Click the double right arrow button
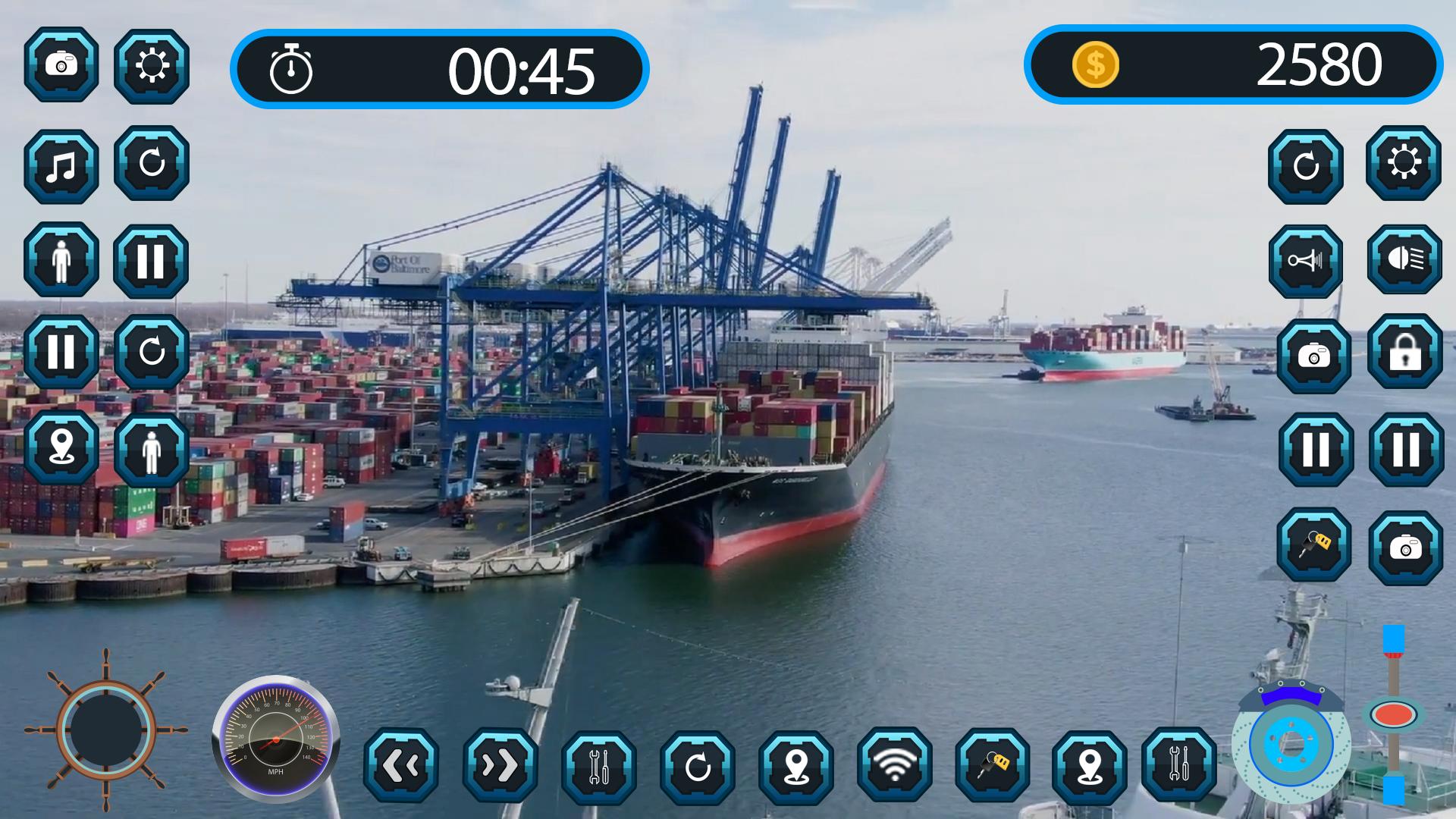 pyautogui.click(x=500, y=766)
